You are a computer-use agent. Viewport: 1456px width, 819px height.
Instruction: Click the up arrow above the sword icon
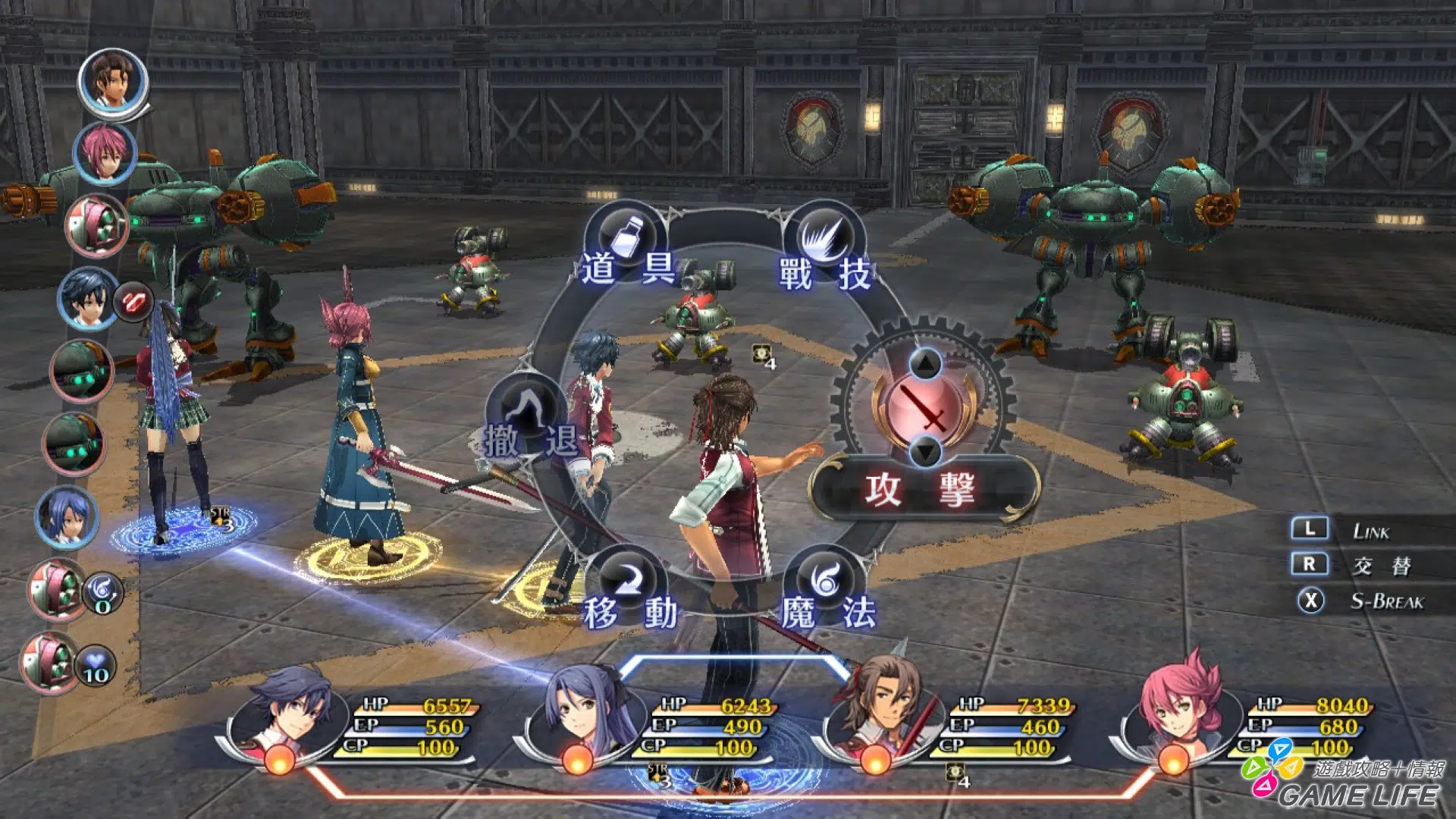[925, 364]
